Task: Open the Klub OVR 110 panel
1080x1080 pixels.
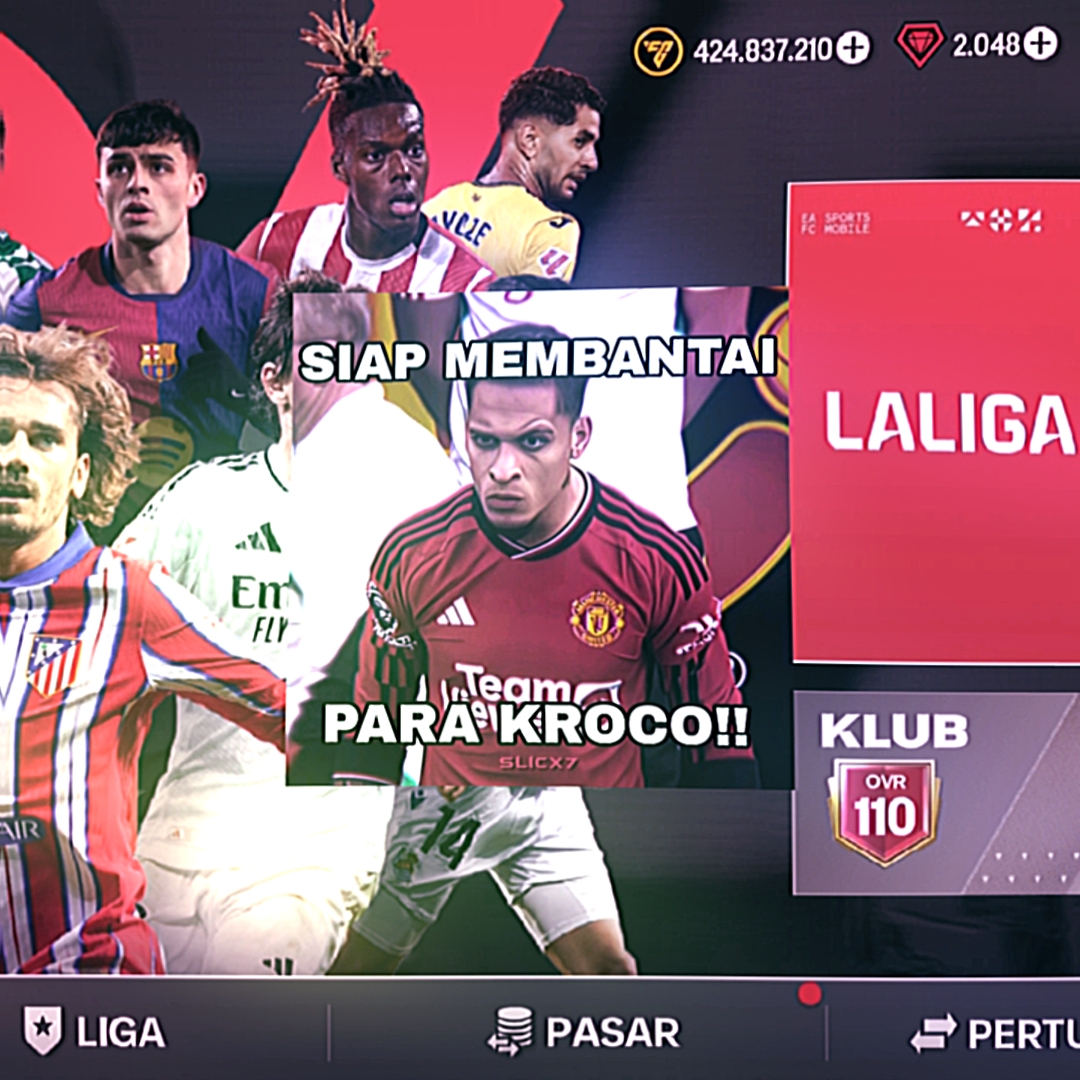Action: pyautogui.click(x=935, y=792)
